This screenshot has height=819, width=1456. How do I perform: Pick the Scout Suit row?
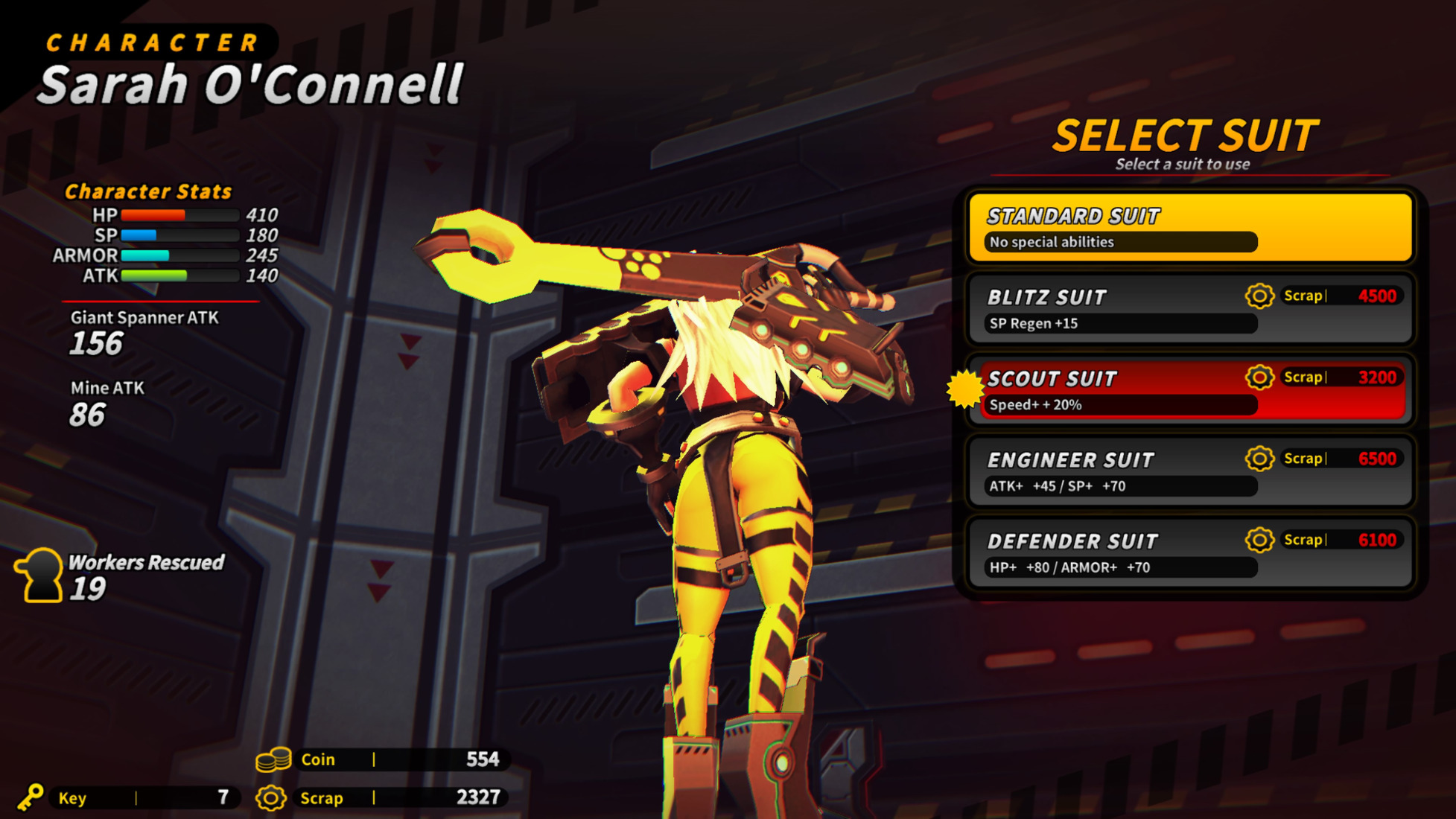pos(1189,390)
